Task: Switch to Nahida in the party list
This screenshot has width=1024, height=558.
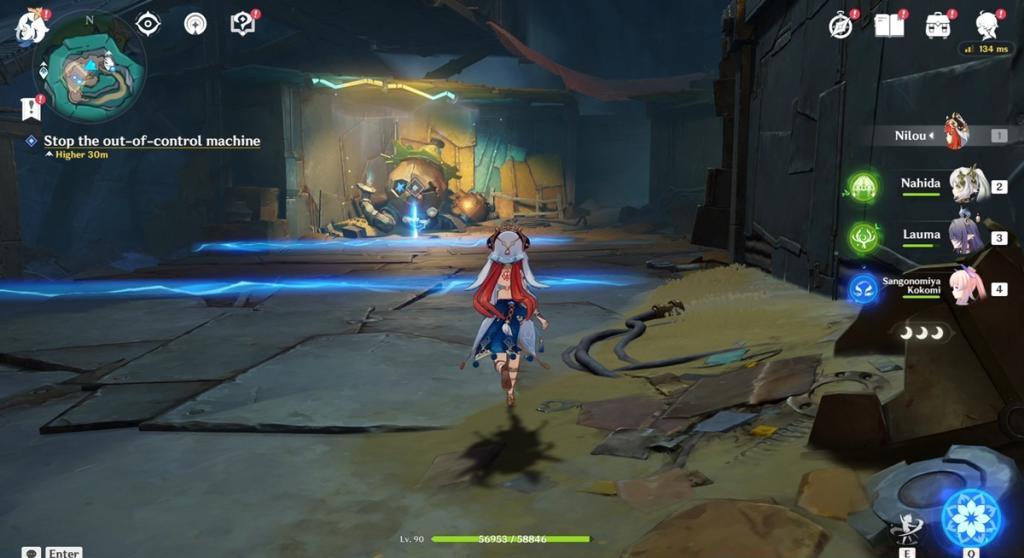Action: pos(967,185)
